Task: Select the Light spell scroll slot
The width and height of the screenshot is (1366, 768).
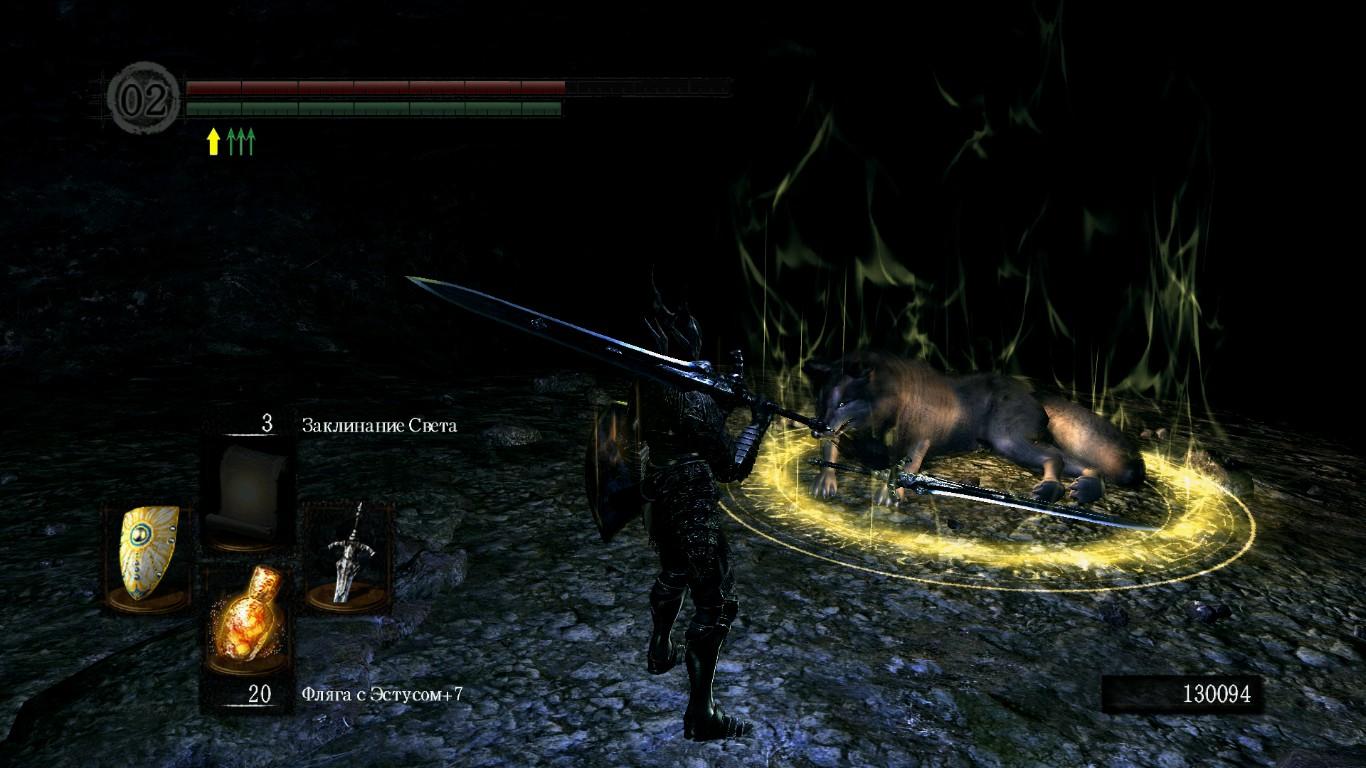Action: (x=247, y=488)
